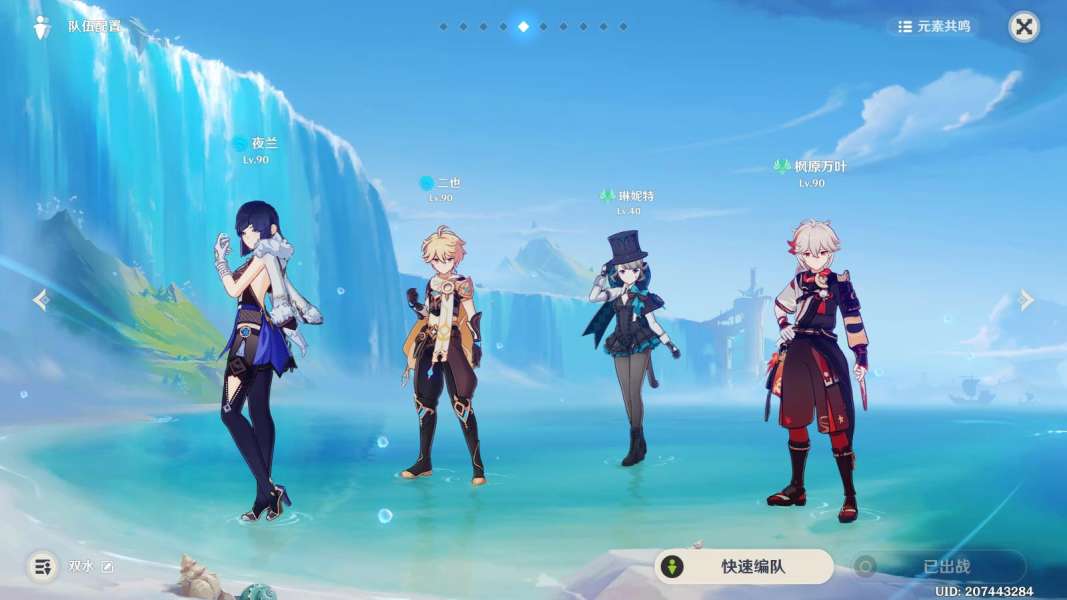Close the party setup screen
1067x600 pixels.
coord(1023,27)
